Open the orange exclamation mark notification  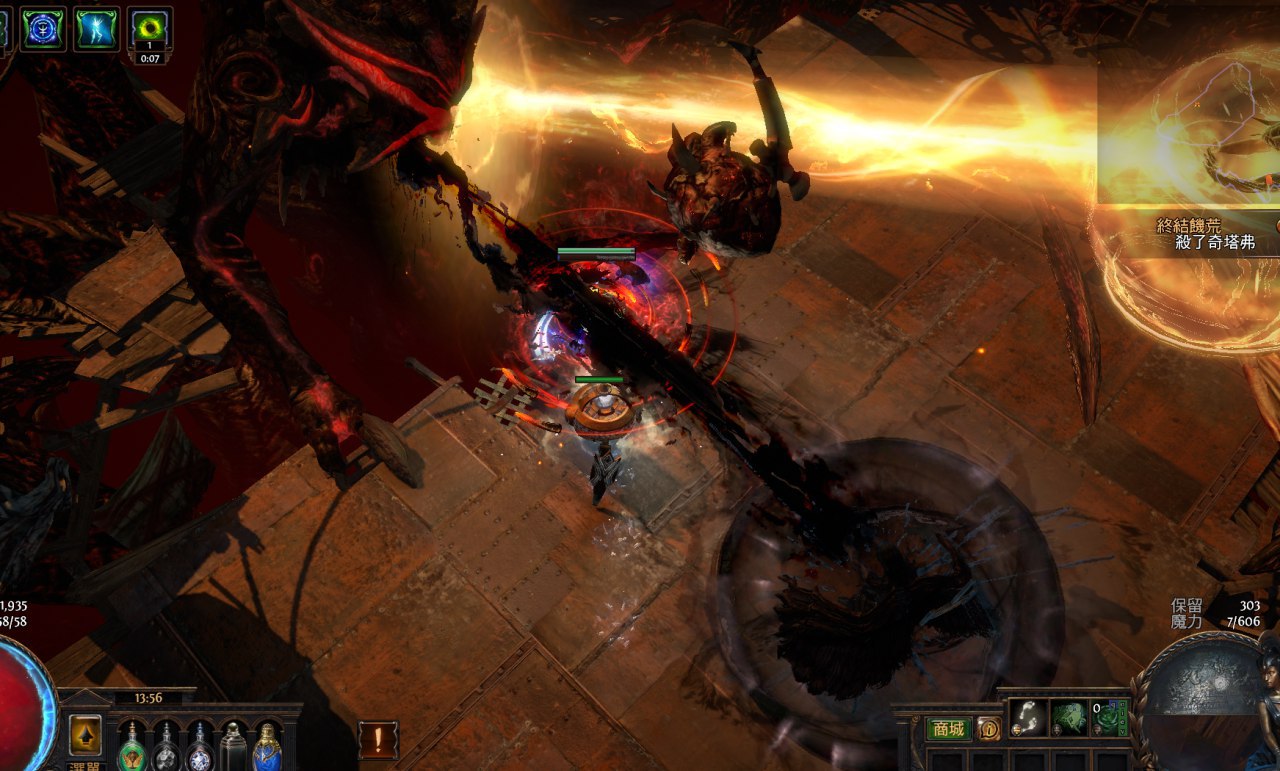click(x=378, y=740)
